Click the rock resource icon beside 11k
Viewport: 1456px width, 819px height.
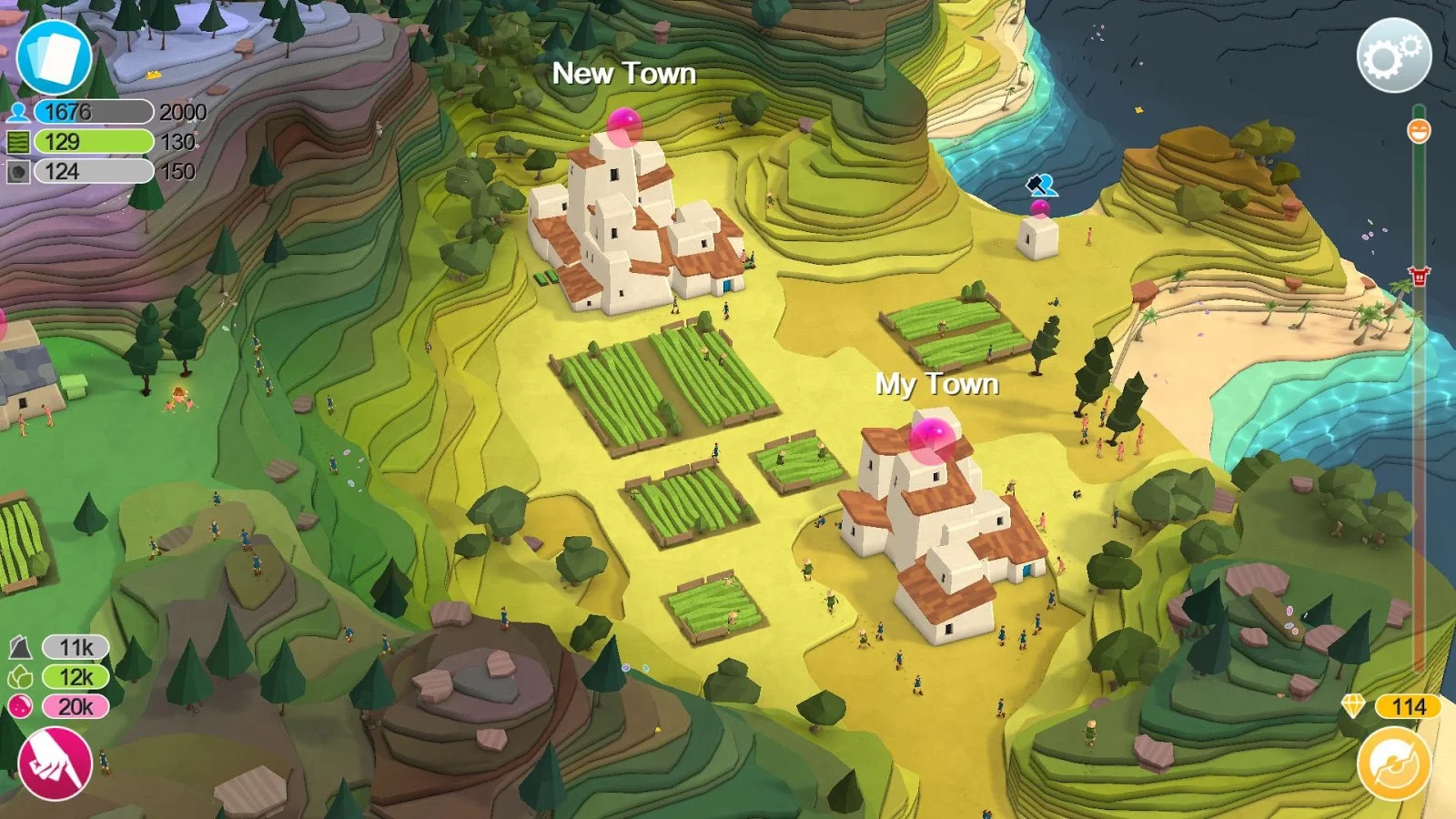(20, 645)
